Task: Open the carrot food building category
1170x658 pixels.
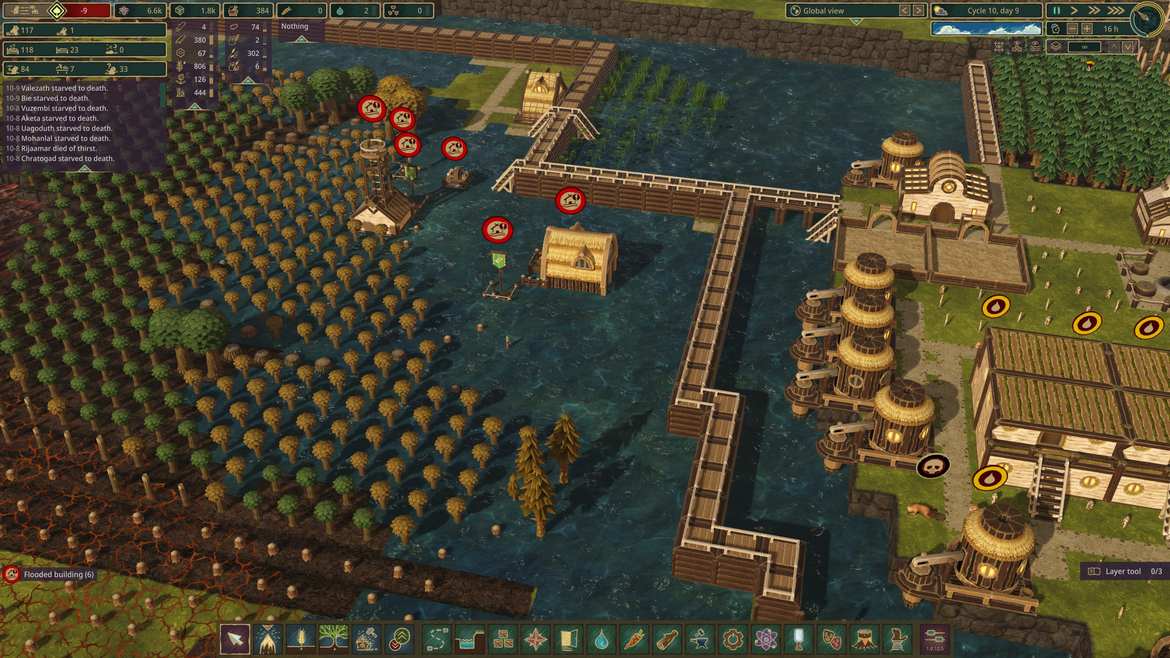Action: [x=634, y=638]
